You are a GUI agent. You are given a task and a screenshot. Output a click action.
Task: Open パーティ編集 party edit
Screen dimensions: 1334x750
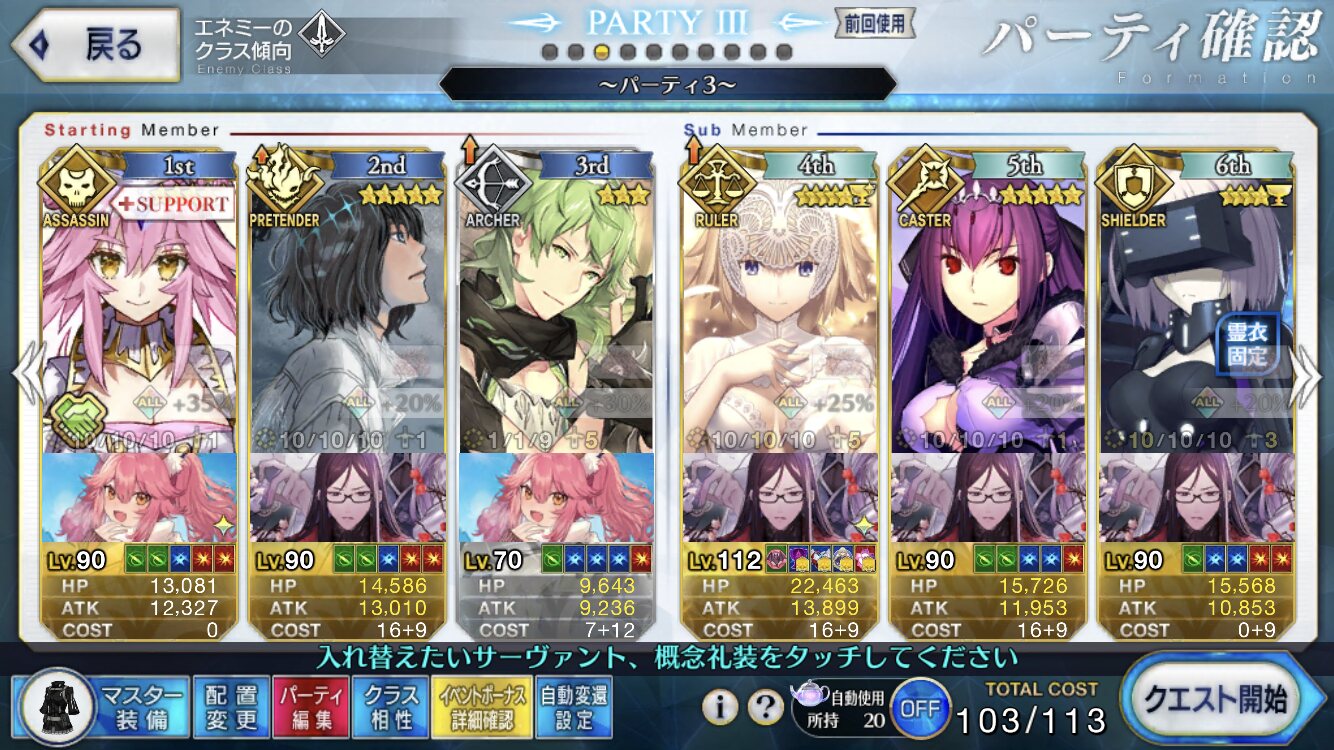311,706
